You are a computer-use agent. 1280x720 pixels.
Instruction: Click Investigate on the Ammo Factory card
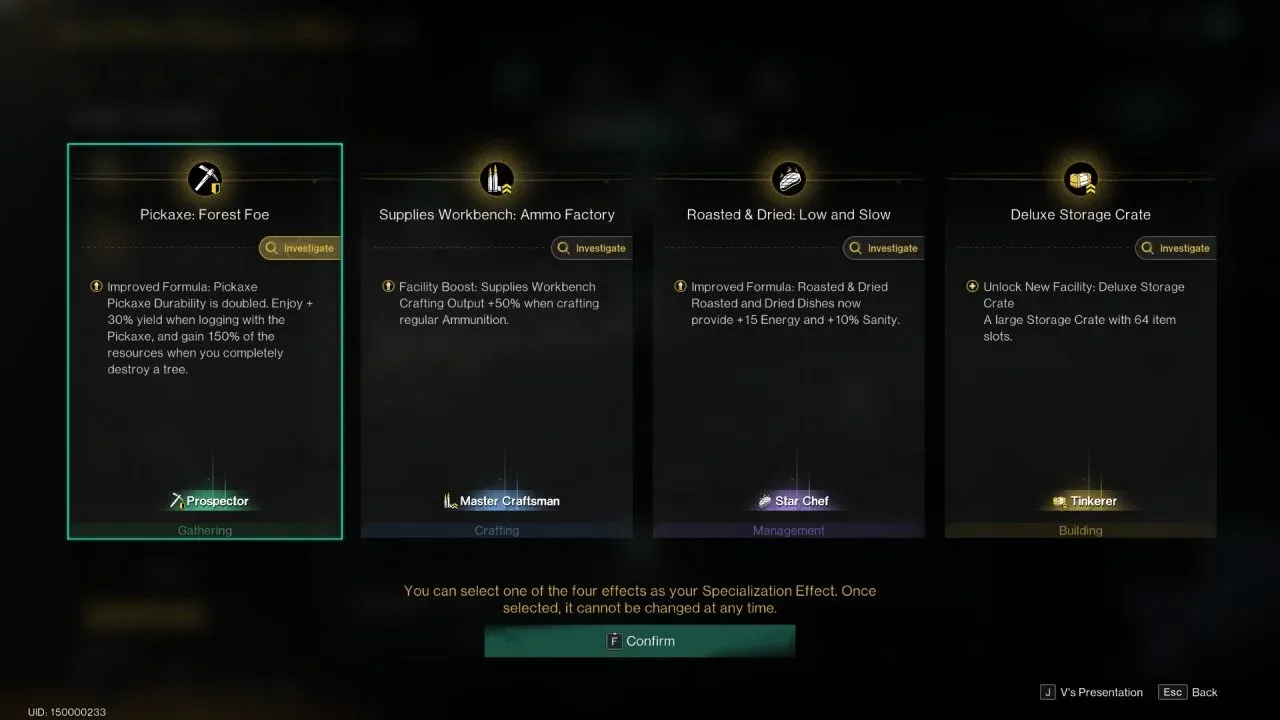591,248
